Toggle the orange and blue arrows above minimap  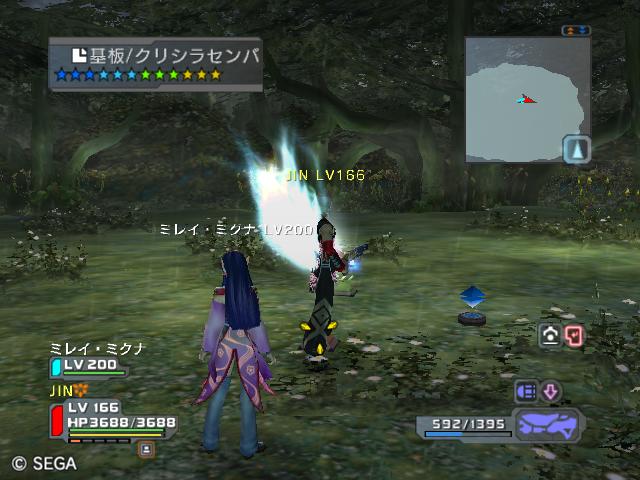point(576,31)
